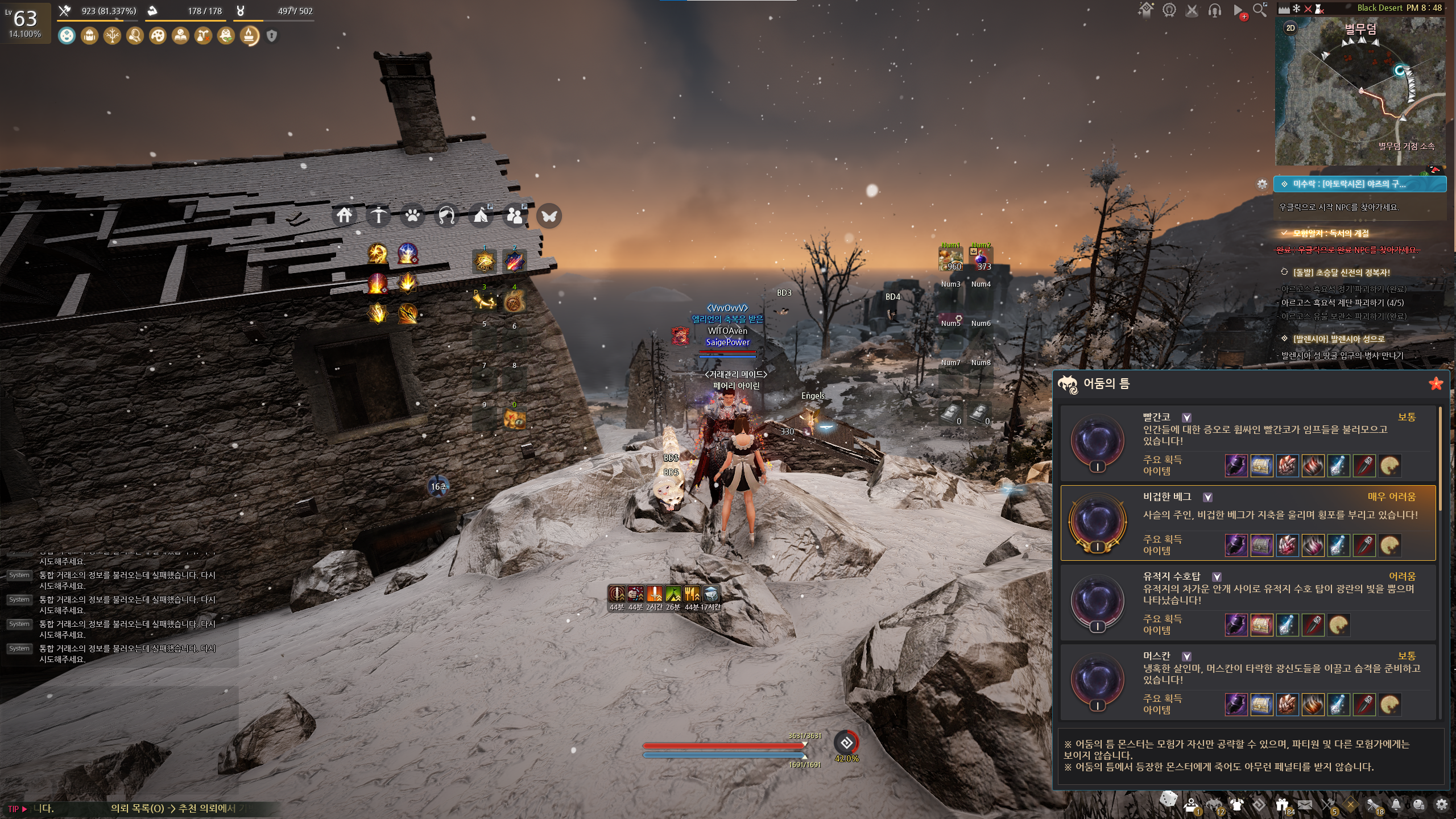Image resolution: width=1456 pixels, height=819 pixels.
Task: Open the magnifying glass search icon
Action: point(1260,10)
